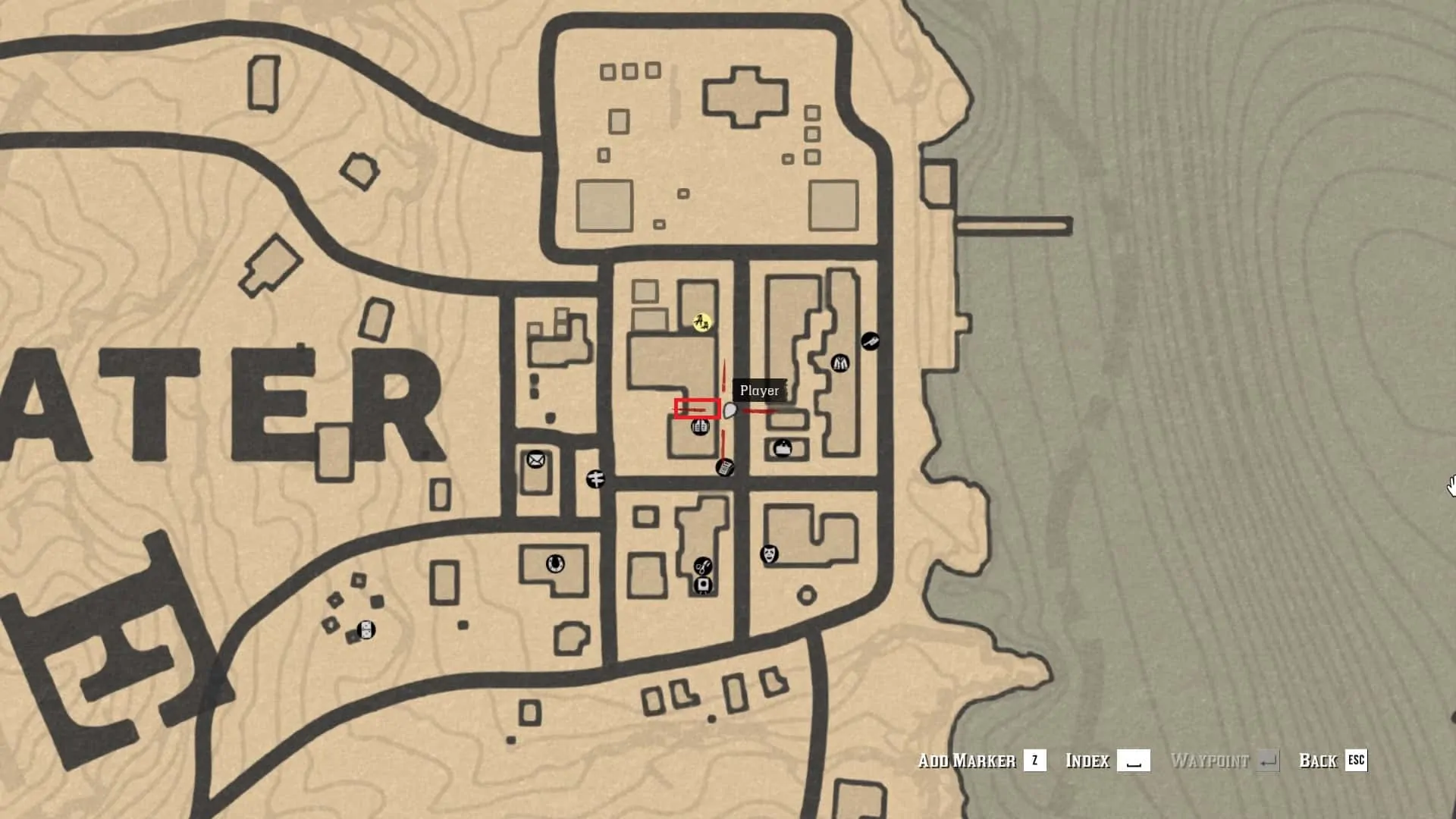
Task: Select the yellow mission marker icon
Action: coord(702,323)
